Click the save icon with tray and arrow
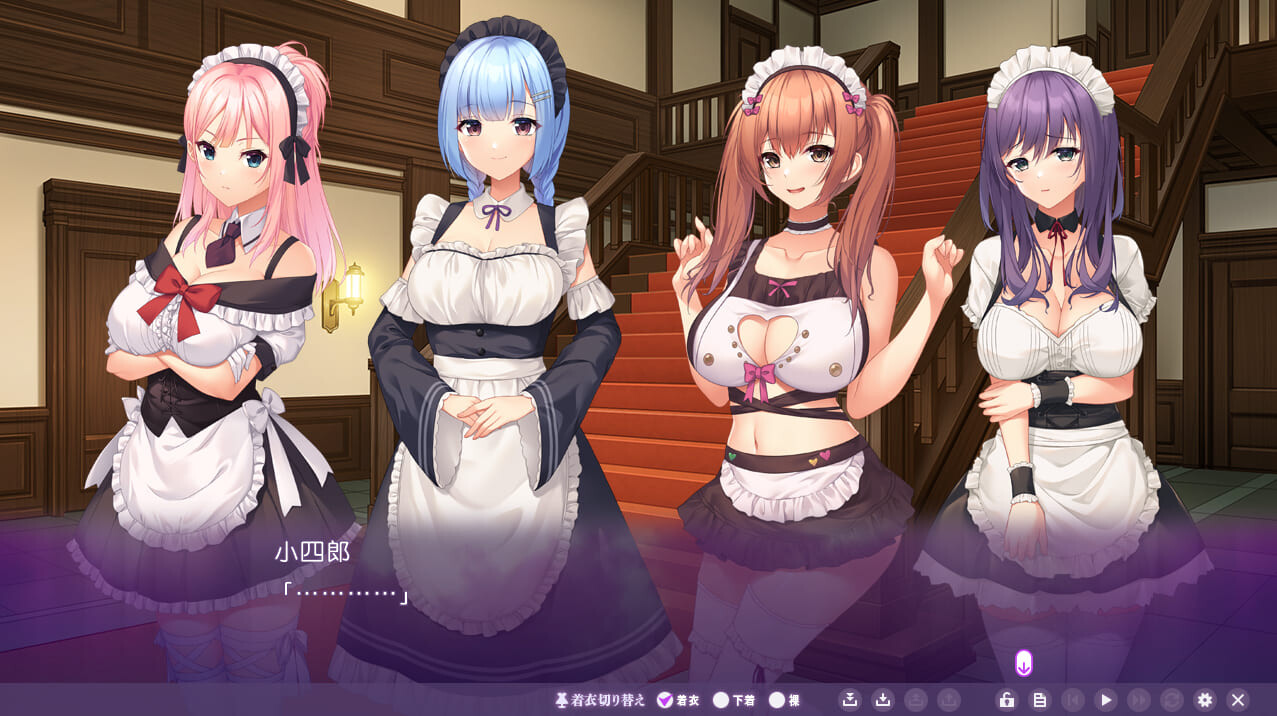 click(x=850, y=700)
